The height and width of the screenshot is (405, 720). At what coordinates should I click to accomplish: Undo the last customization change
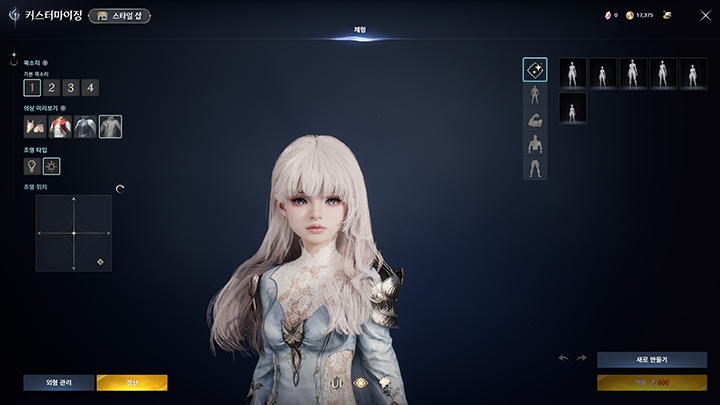(x=563, y=358)
